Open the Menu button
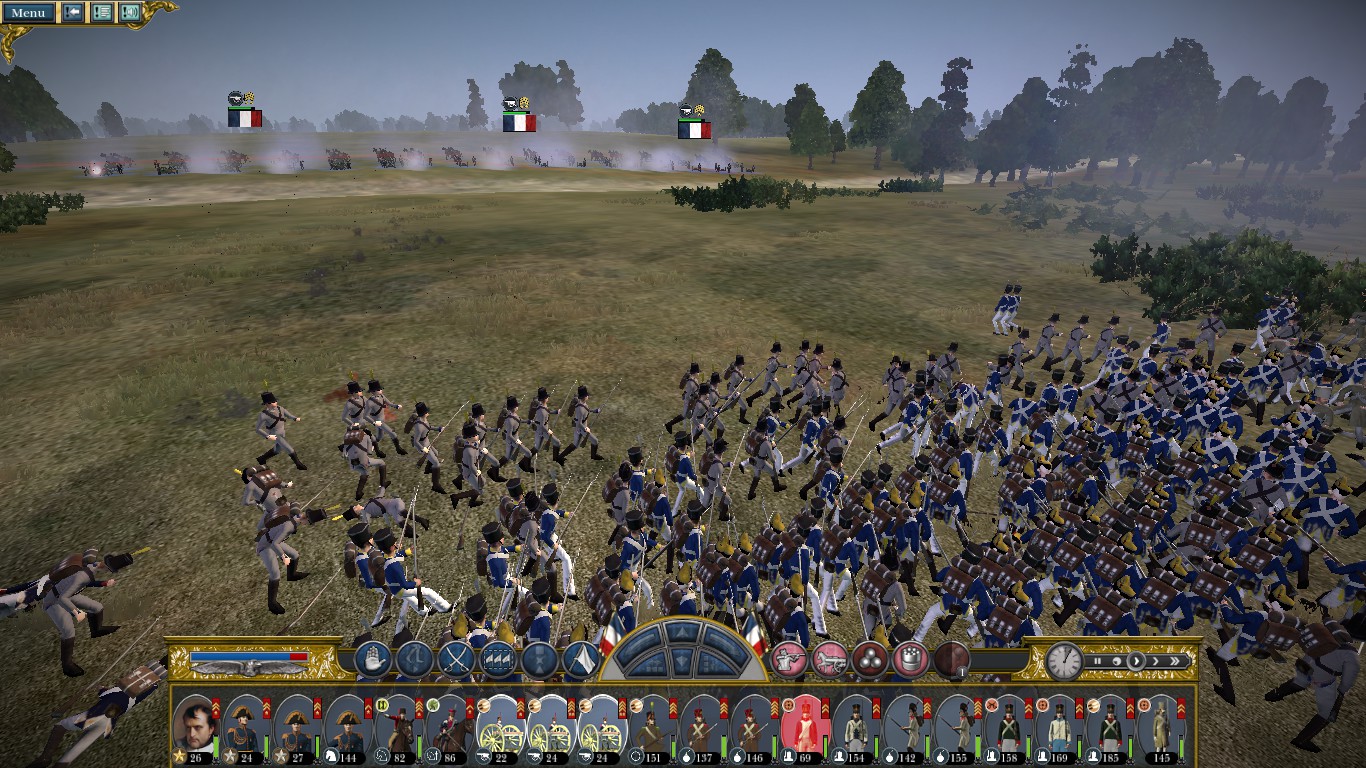Screen dimensions: 1366x768 [x=28, y=13]
